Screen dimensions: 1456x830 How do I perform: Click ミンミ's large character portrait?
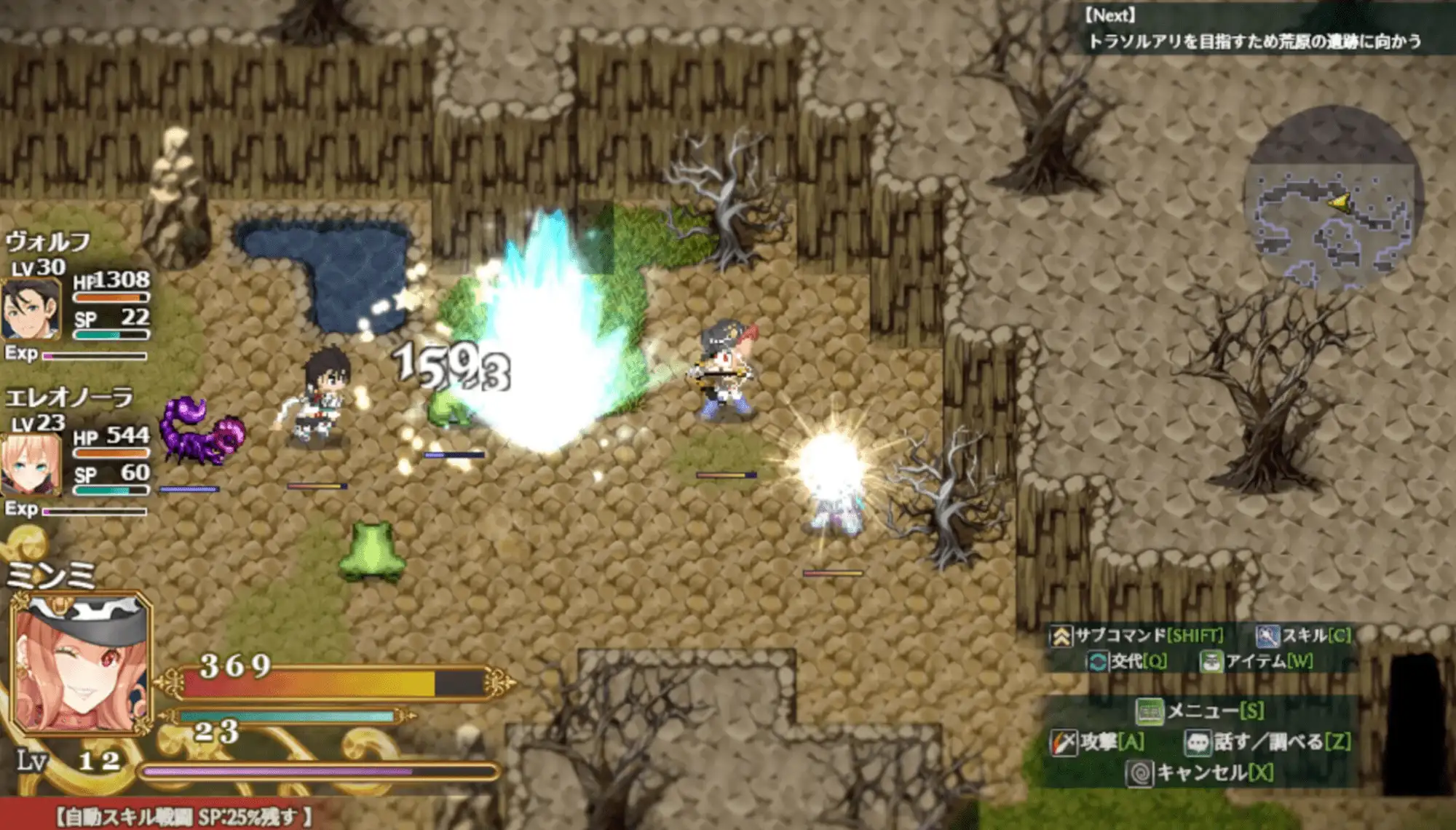[82, 663]
